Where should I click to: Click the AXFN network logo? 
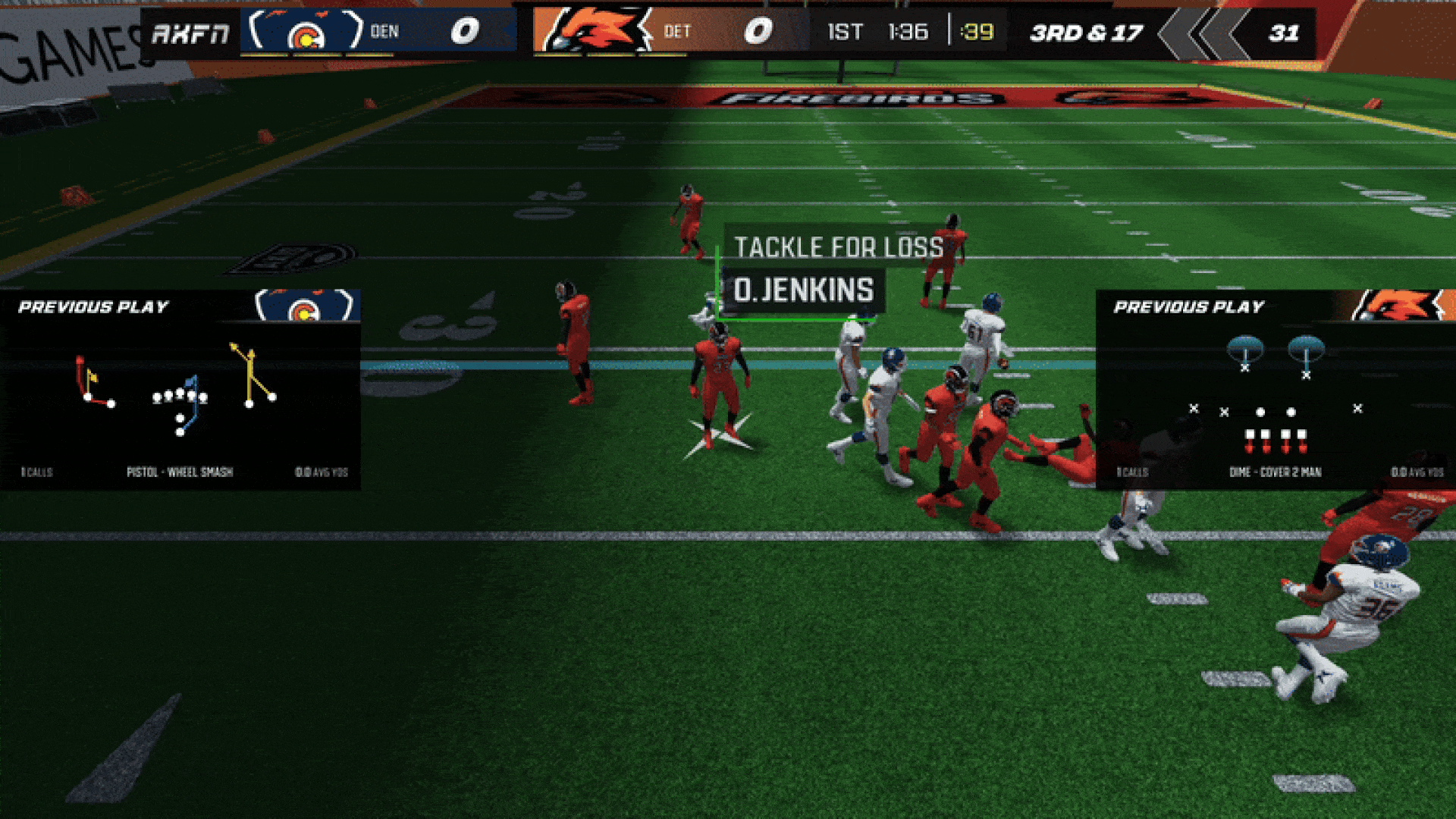[190, 33]
